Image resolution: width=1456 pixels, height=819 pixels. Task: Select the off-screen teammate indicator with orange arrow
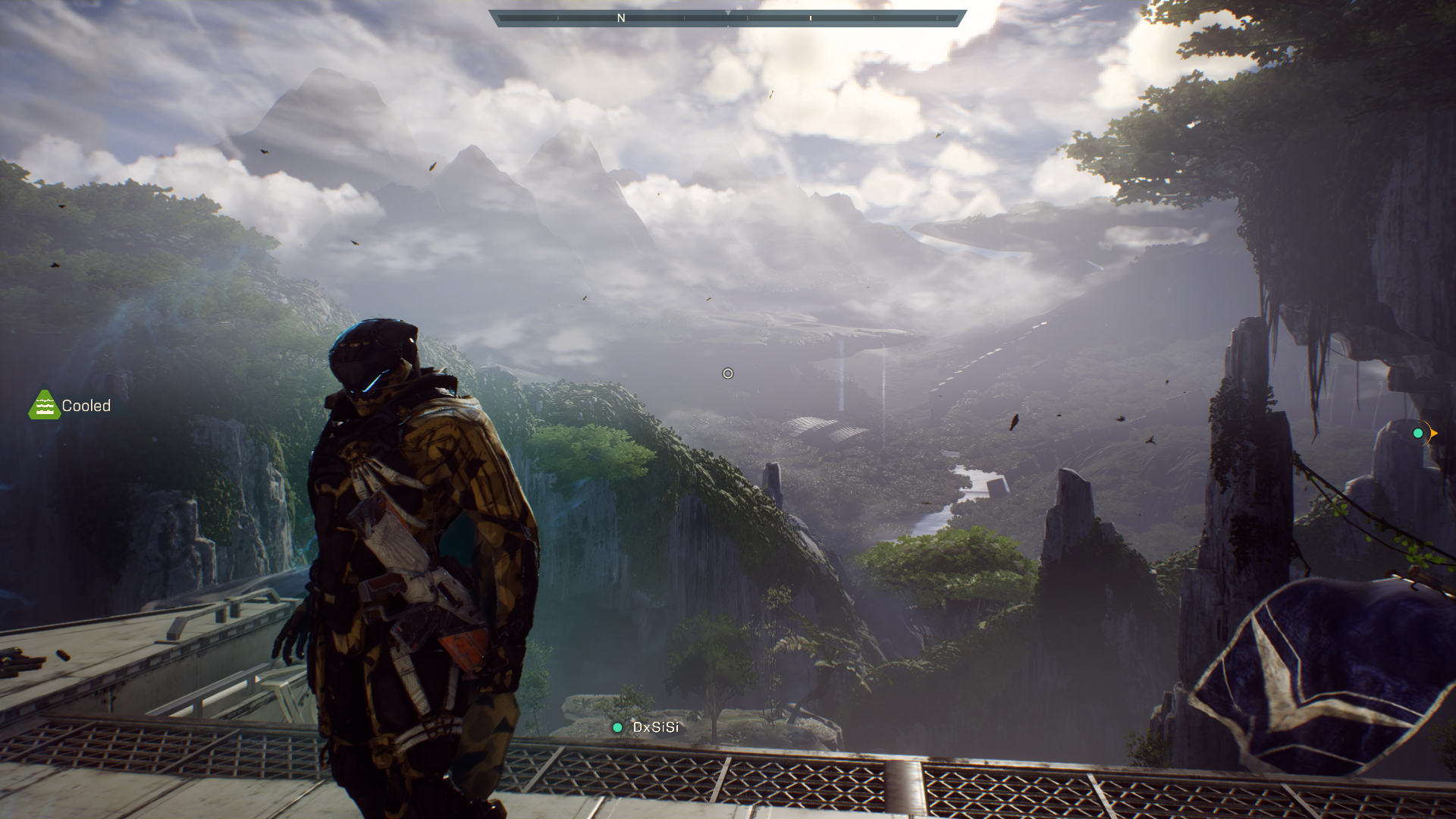[1421, 433]
